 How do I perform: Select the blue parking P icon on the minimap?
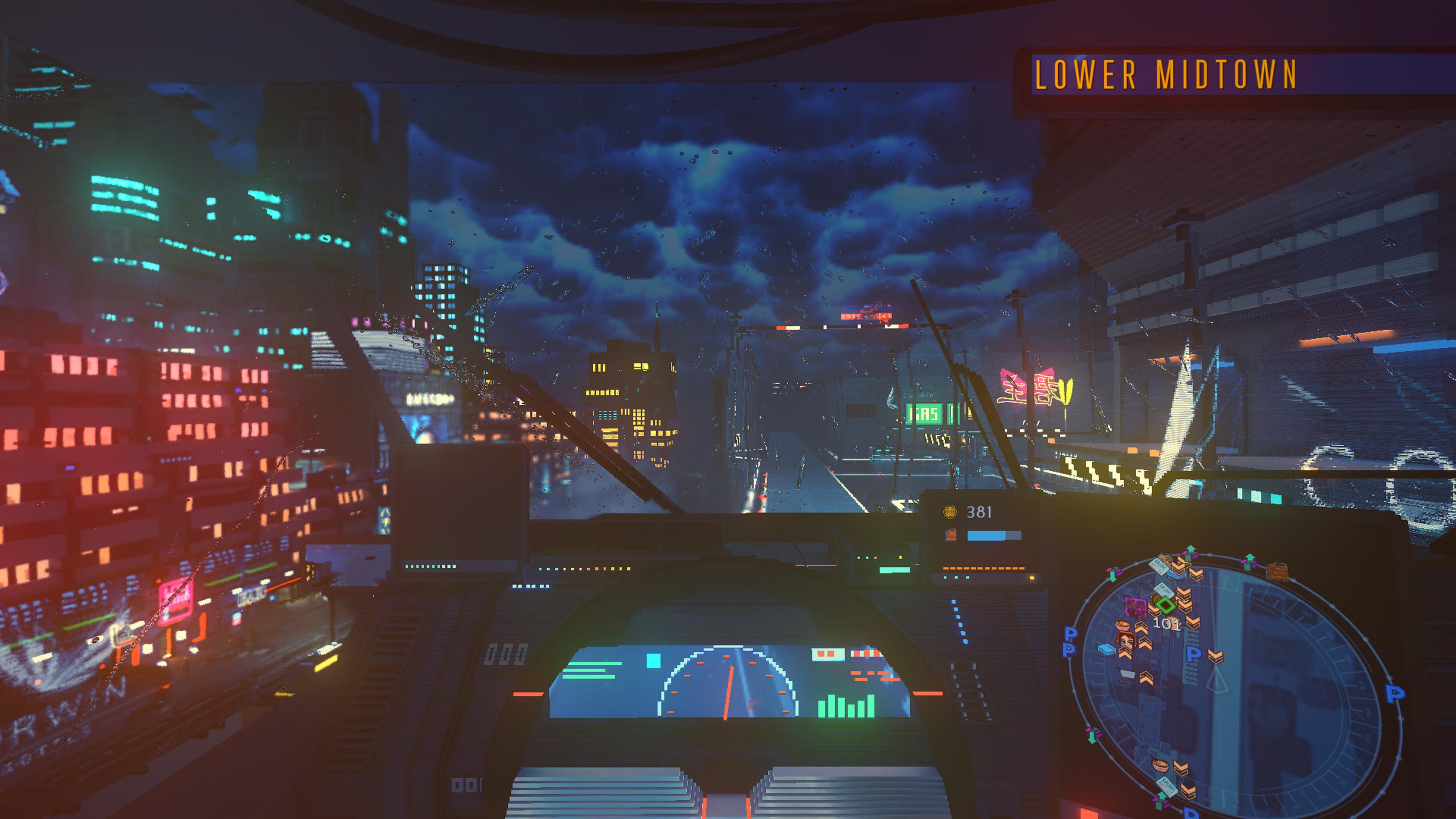1194,654
